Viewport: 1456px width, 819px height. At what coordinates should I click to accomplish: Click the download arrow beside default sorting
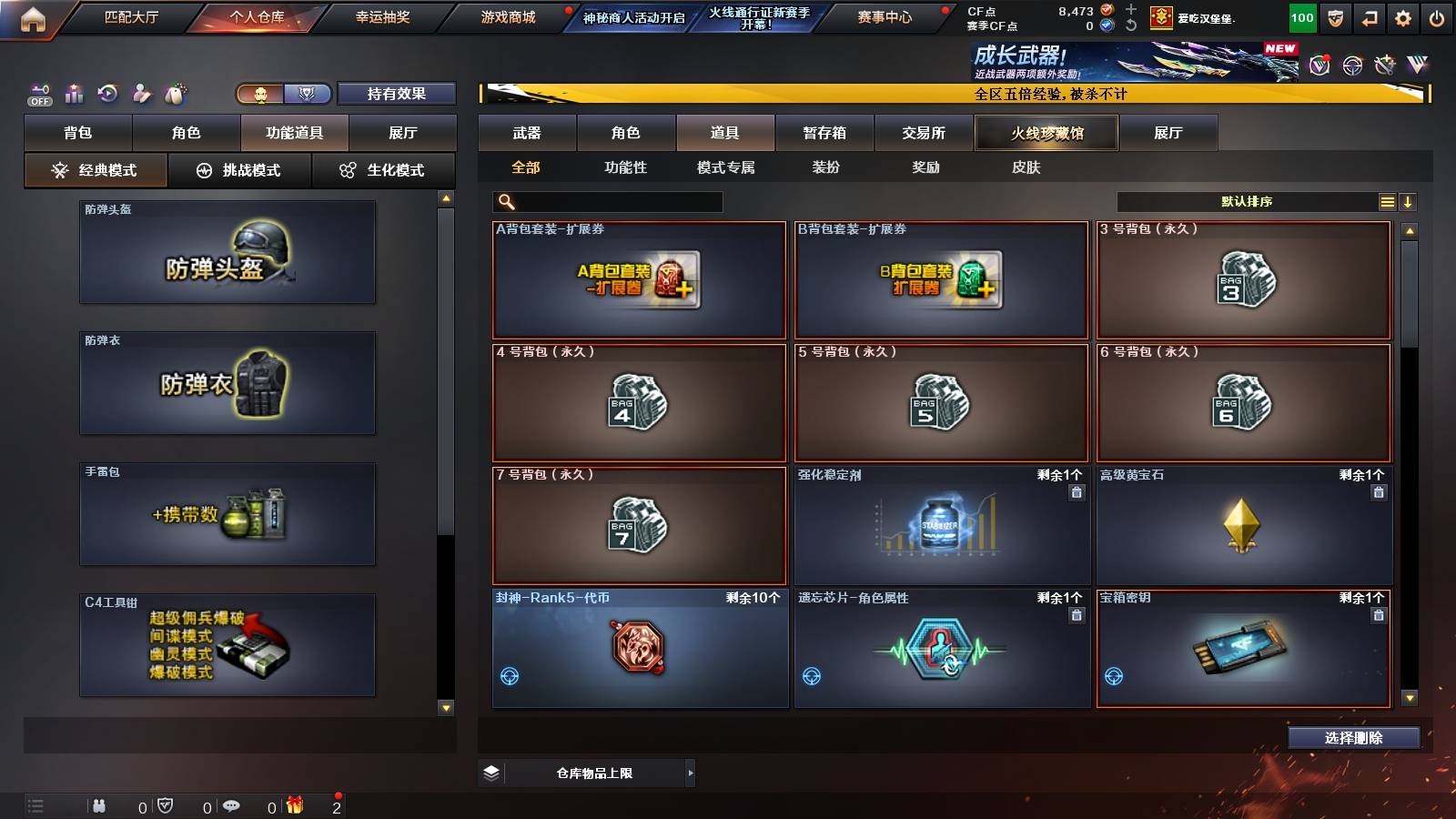coord(1410,201)
